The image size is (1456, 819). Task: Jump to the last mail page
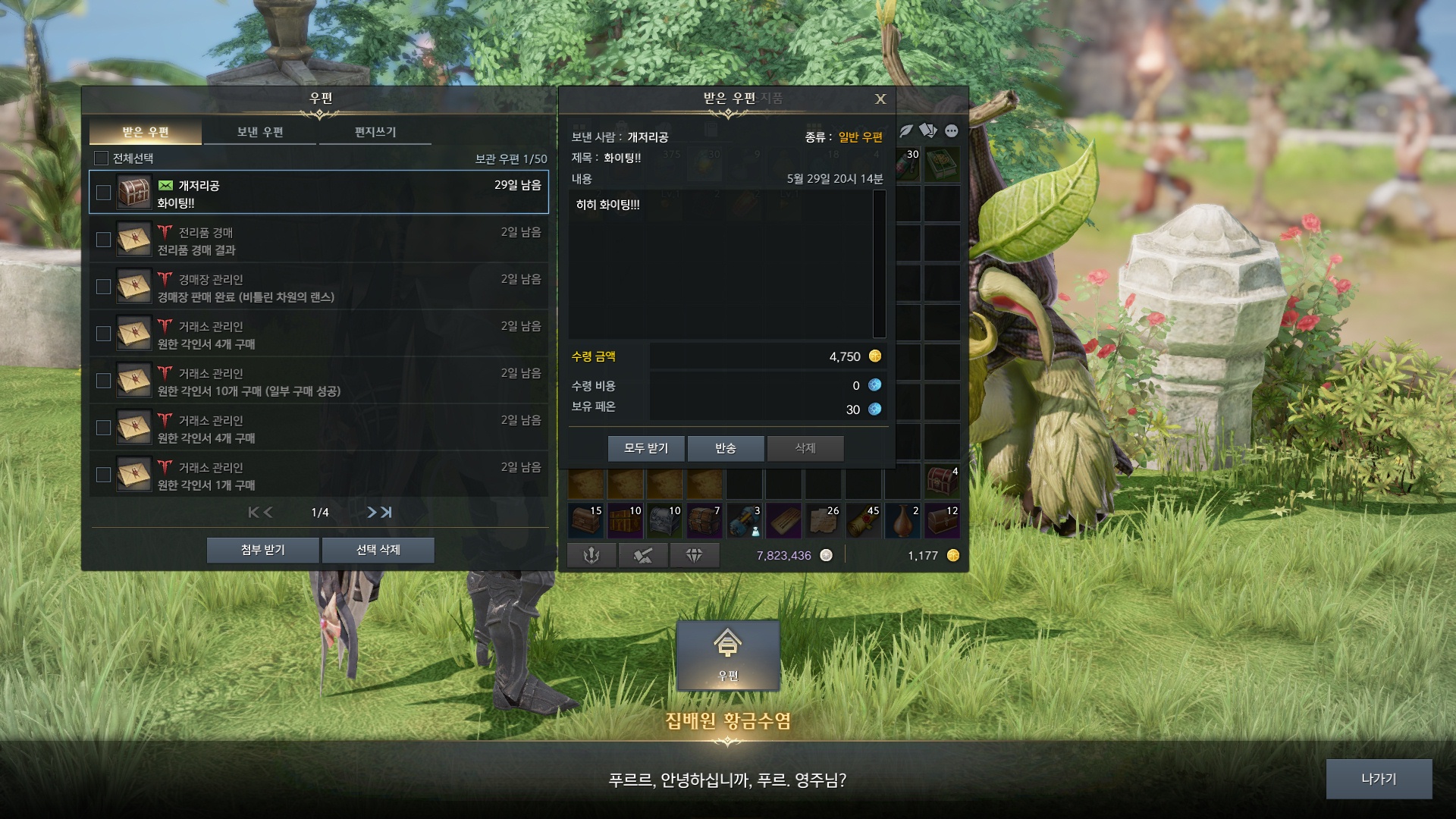387,513
